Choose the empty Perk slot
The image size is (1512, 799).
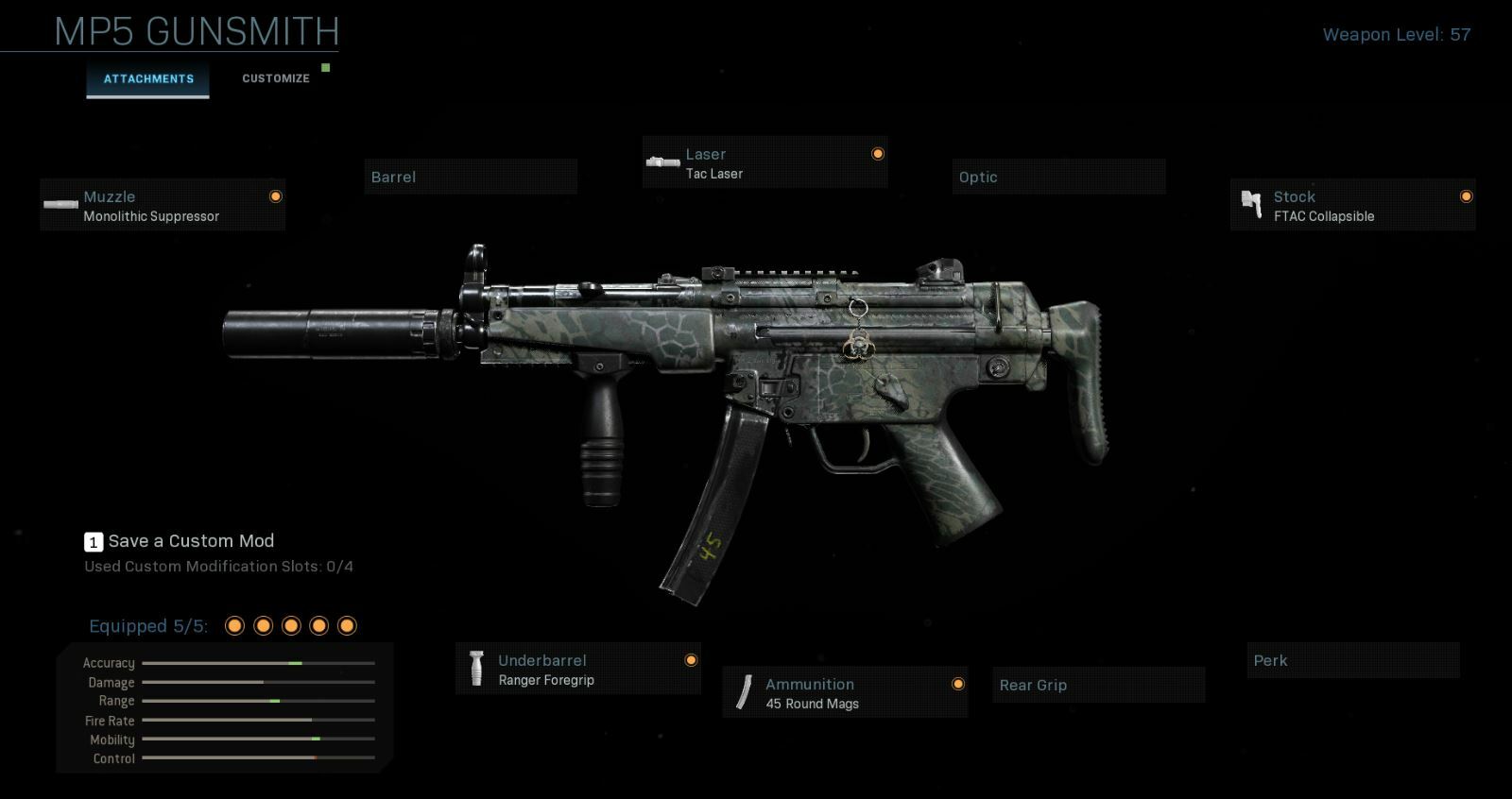tap(1352, 660)
